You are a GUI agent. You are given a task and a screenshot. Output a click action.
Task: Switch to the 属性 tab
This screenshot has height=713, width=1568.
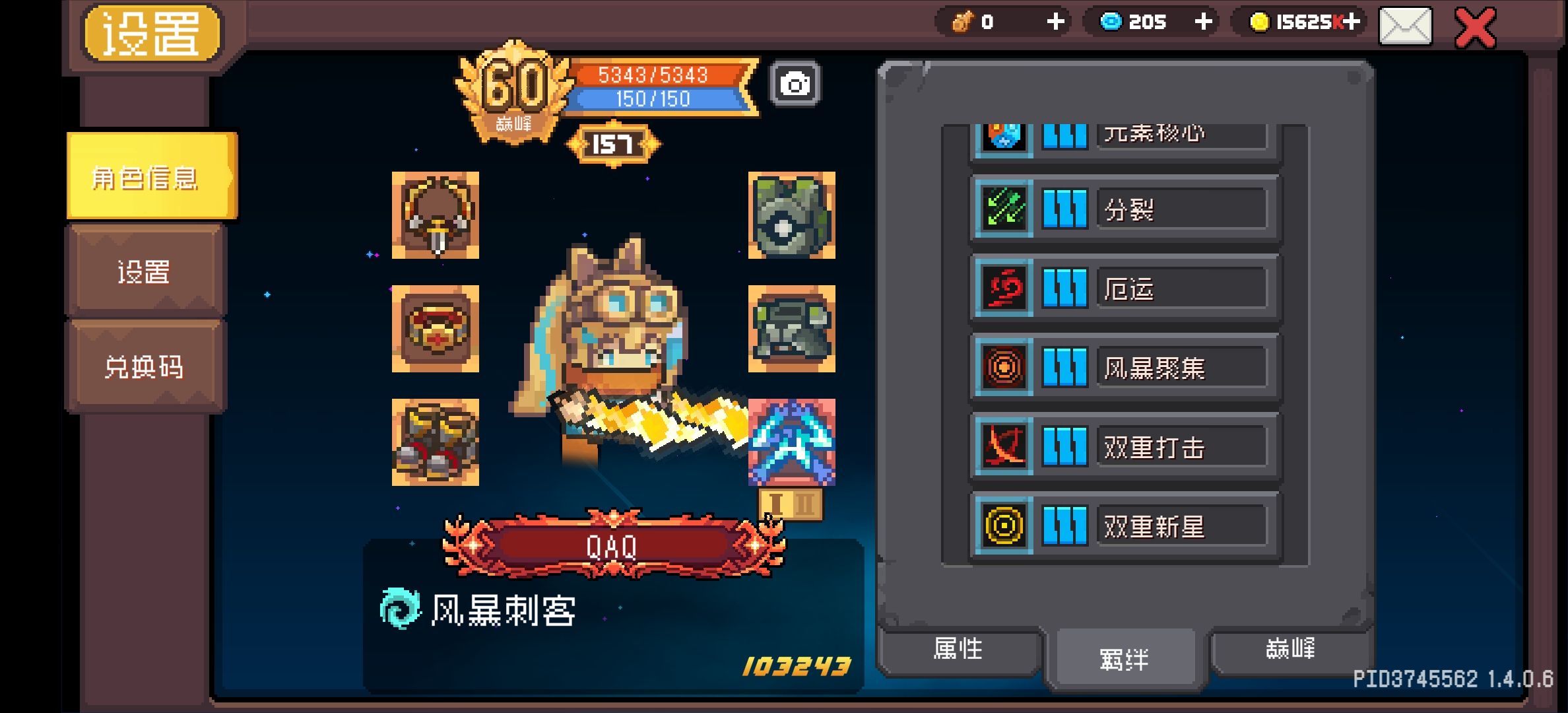(959, 650)
